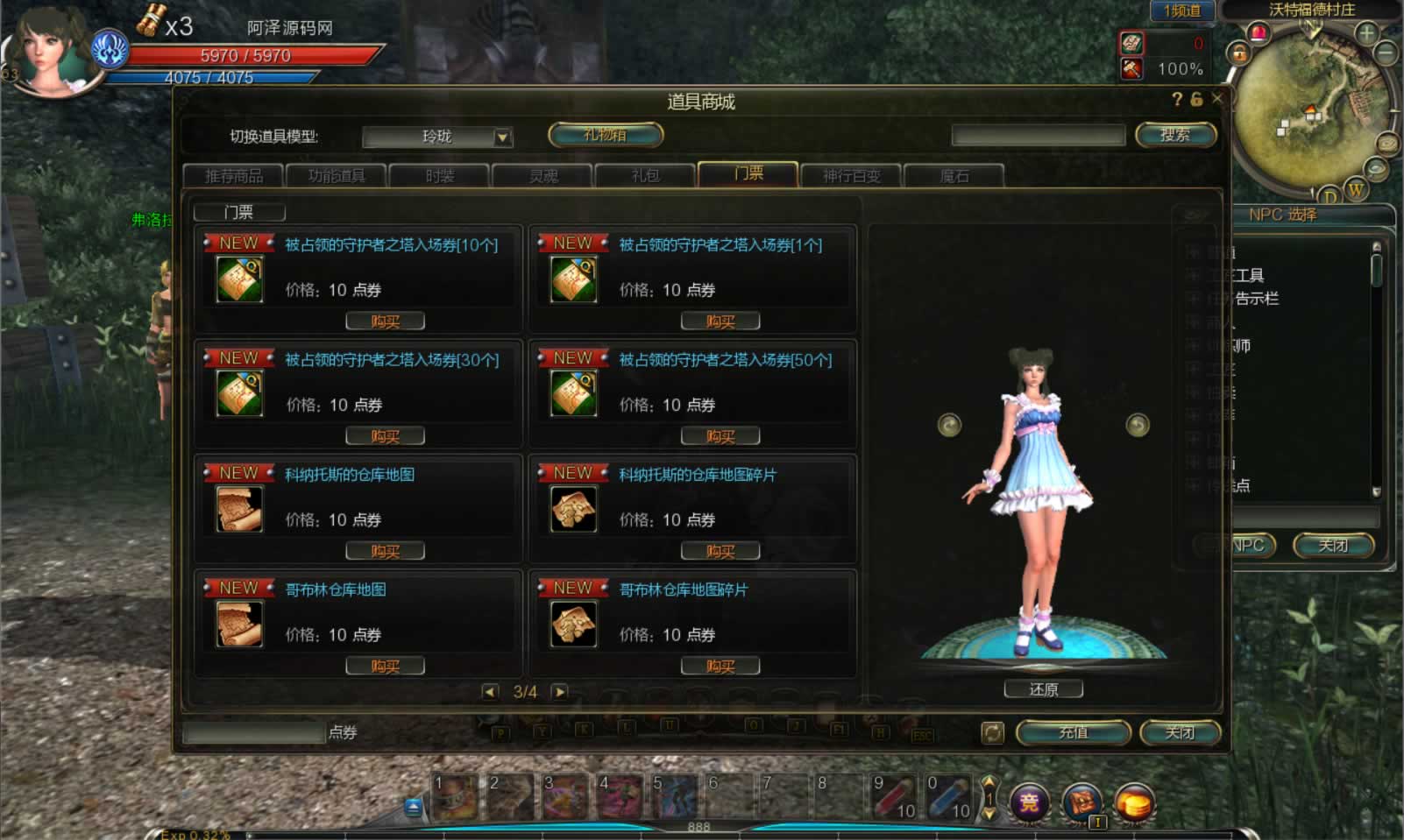Focus the shop search input field

click(1038, 135)
